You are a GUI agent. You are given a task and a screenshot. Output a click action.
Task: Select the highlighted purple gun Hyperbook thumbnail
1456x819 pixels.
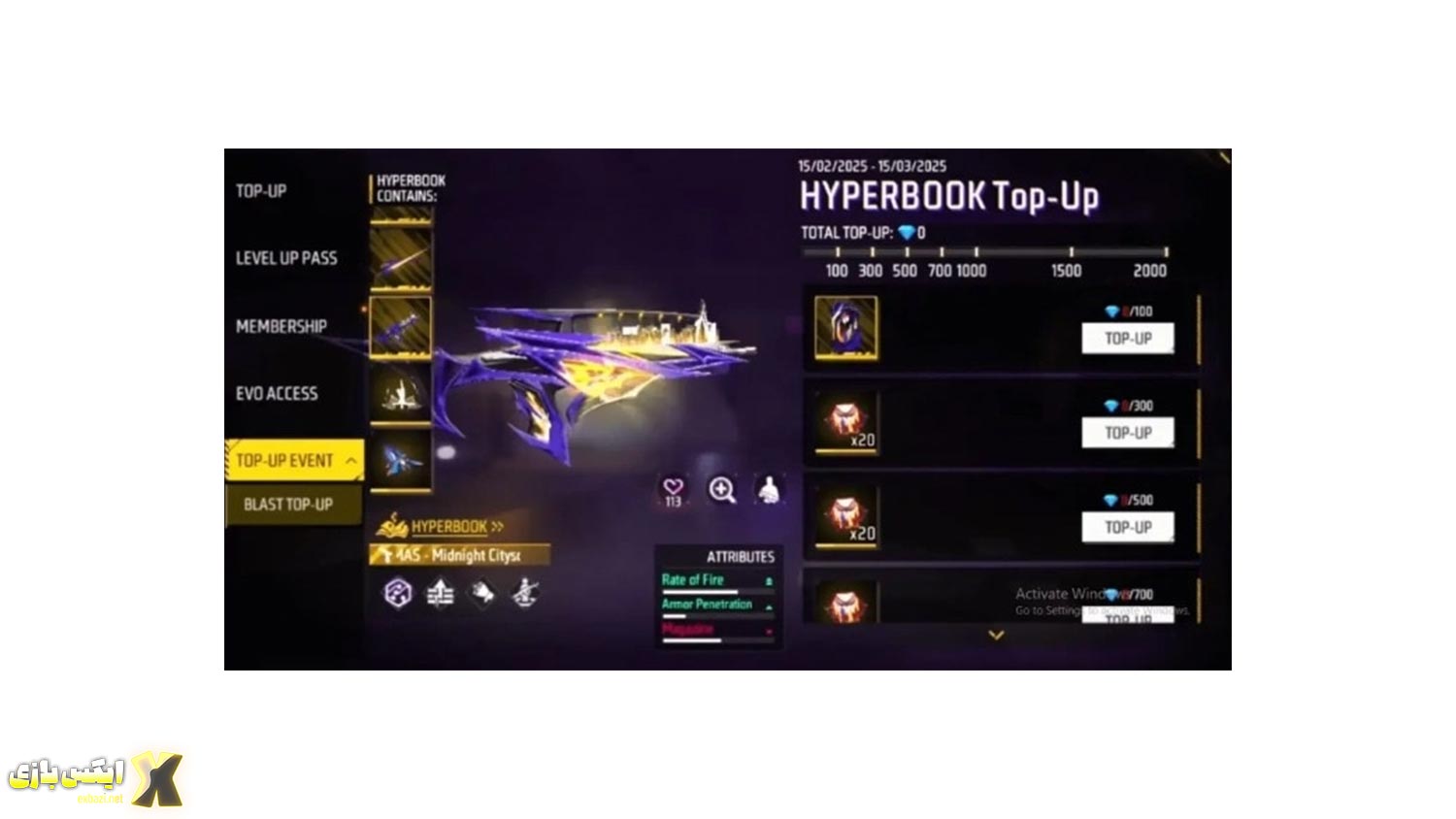click(400, 326)
